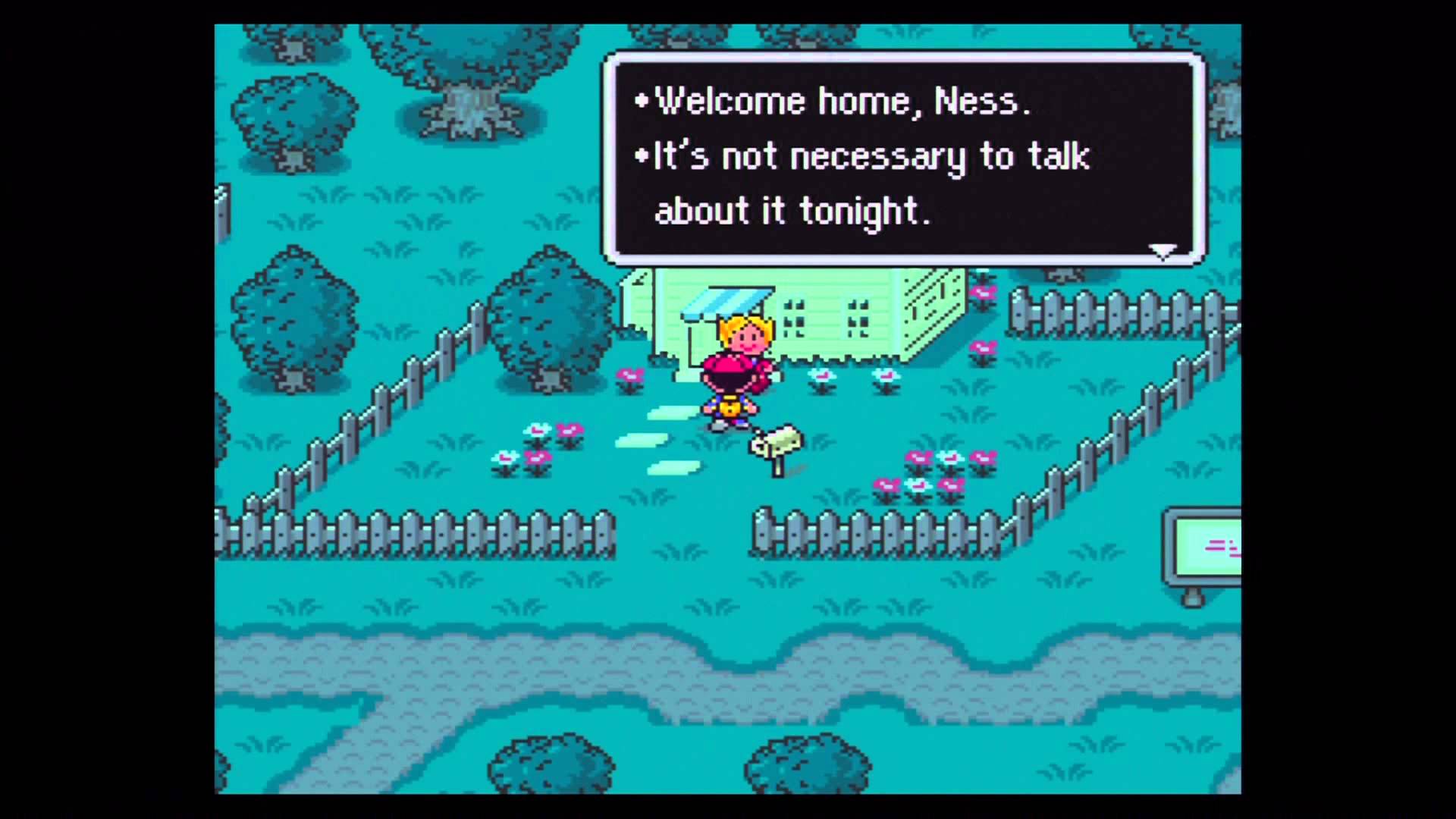
Task: Select the dialogue line 'Welcome home, Ness.'
Action: (x=842, y=100)
